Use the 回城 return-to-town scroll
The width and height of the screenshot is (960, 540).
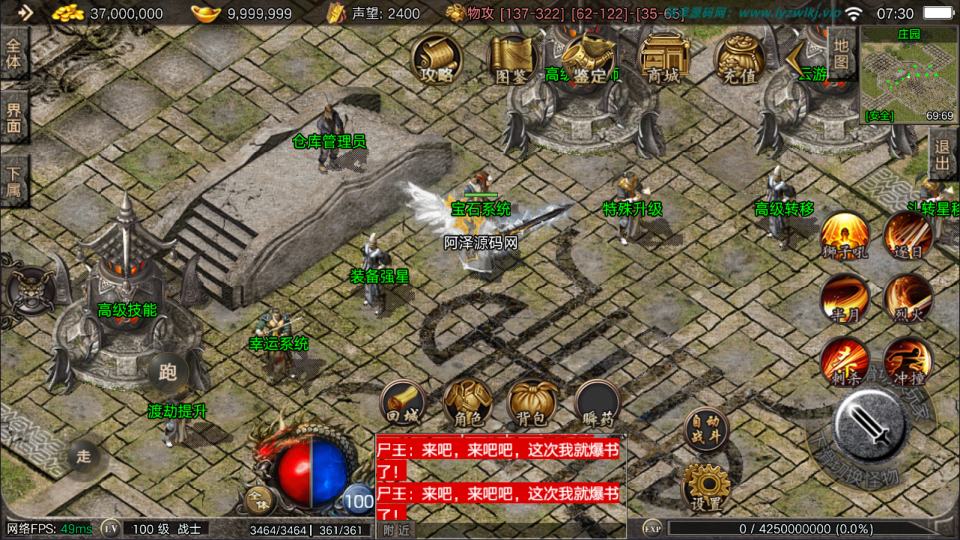click(x=403, y=402)
